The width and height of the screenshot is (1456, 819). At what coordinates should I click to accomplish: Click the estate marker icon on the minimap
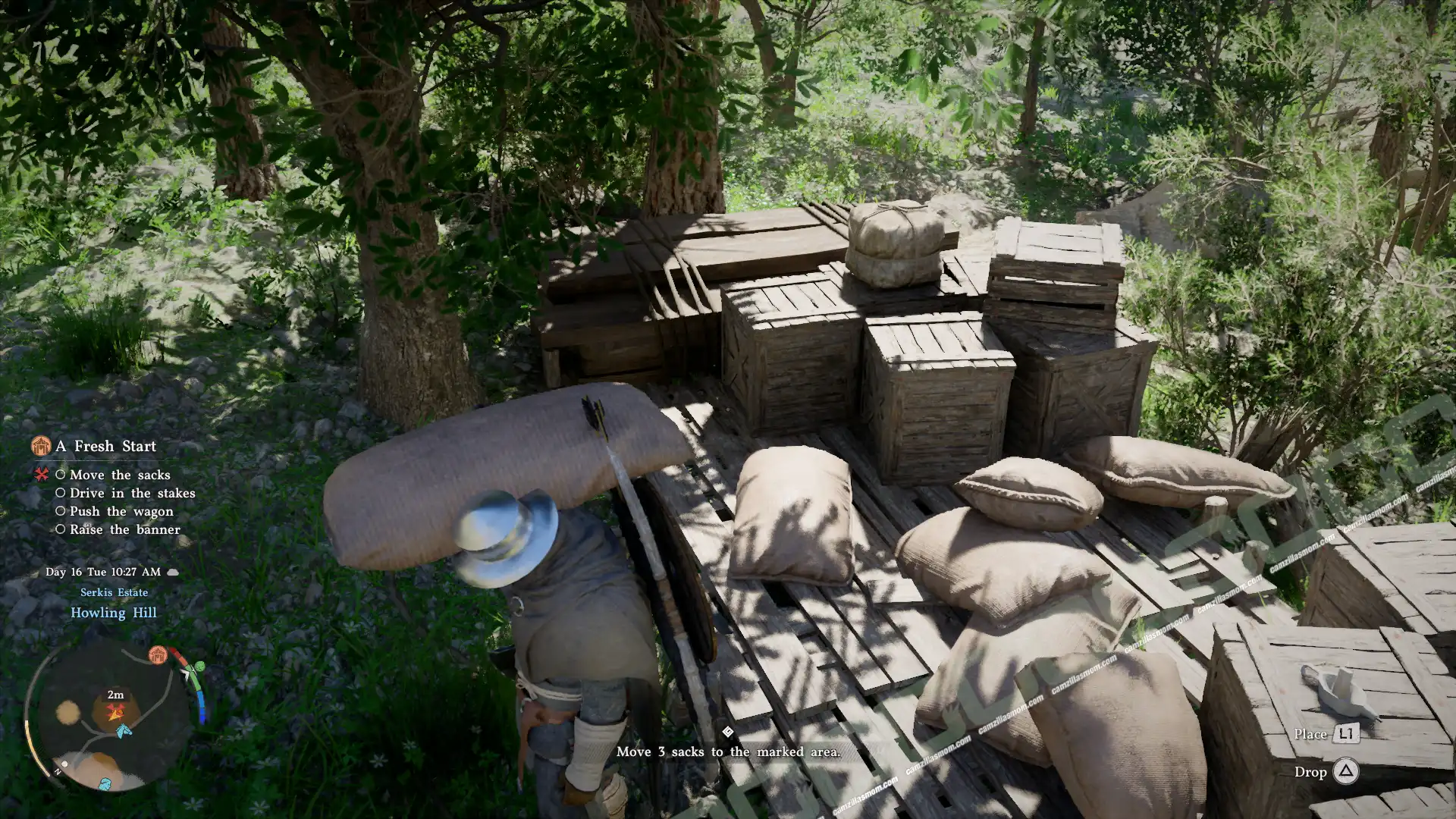tap(158, 654)
